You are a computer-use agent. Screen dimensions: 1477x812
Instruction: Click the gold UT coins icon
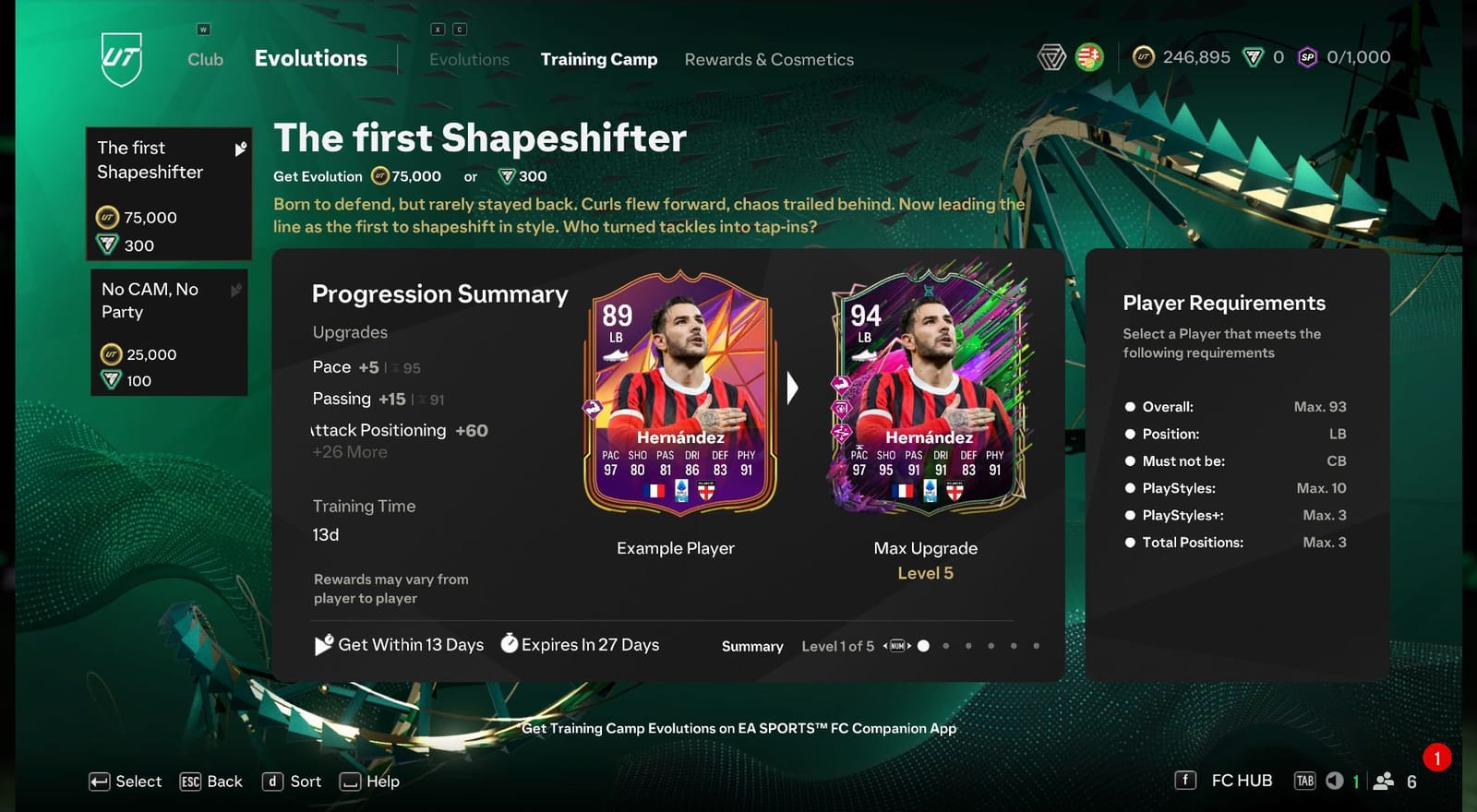(1144, 57)
